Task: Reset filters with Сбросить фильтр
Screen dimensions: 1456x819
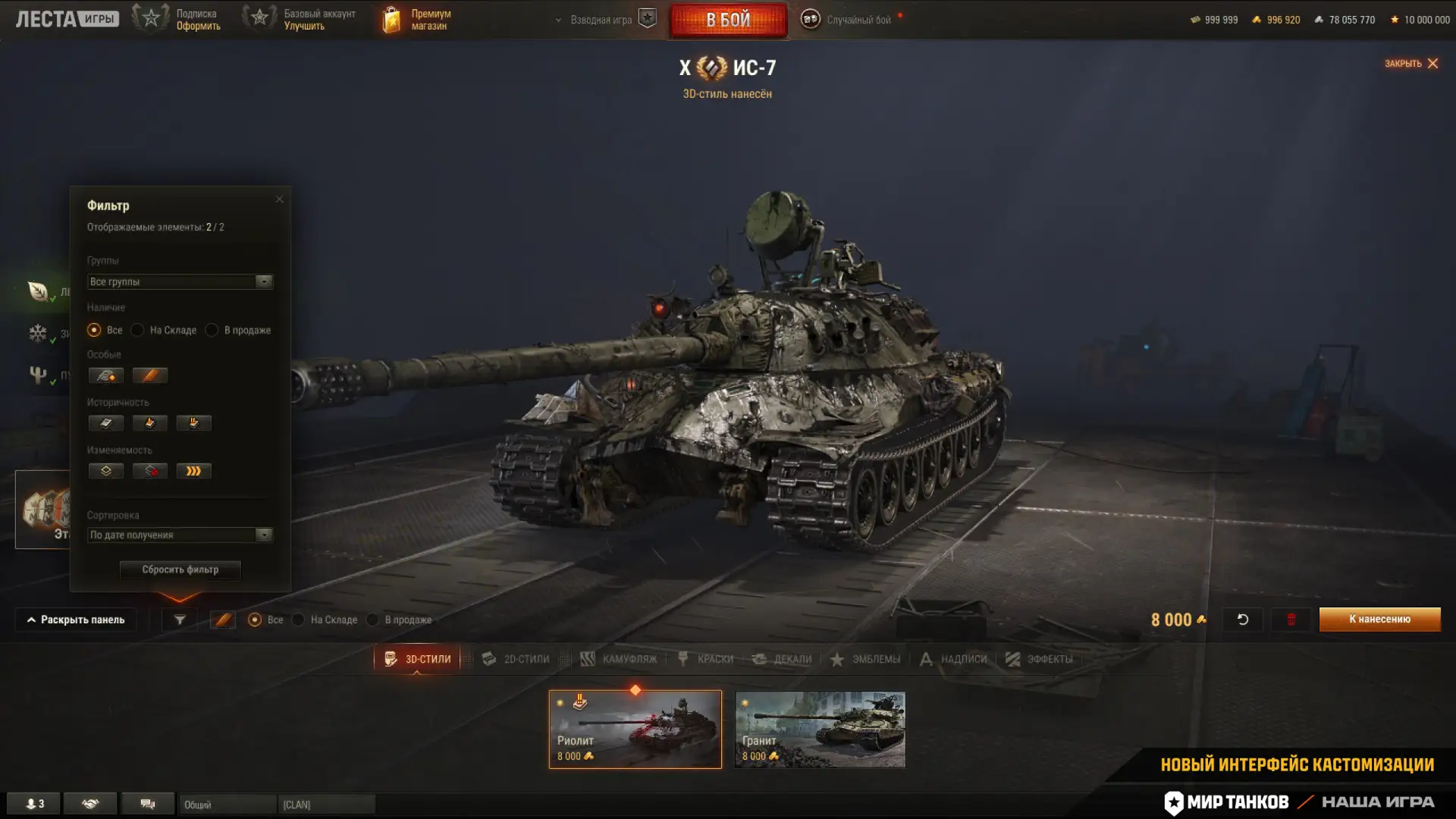Action: click(x=180, y=570)
